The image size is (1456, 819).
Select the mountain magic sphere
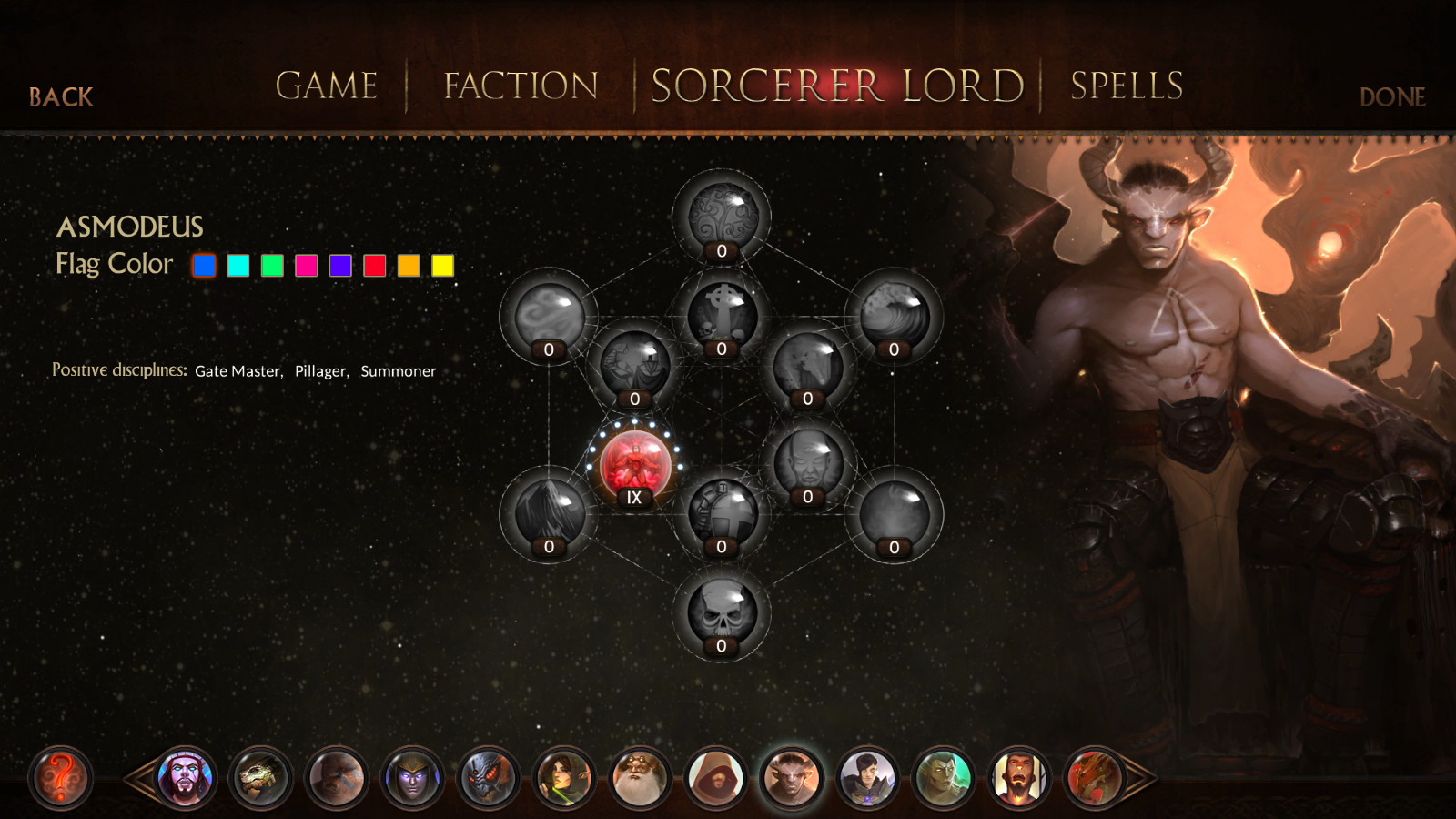pos(548,511)
